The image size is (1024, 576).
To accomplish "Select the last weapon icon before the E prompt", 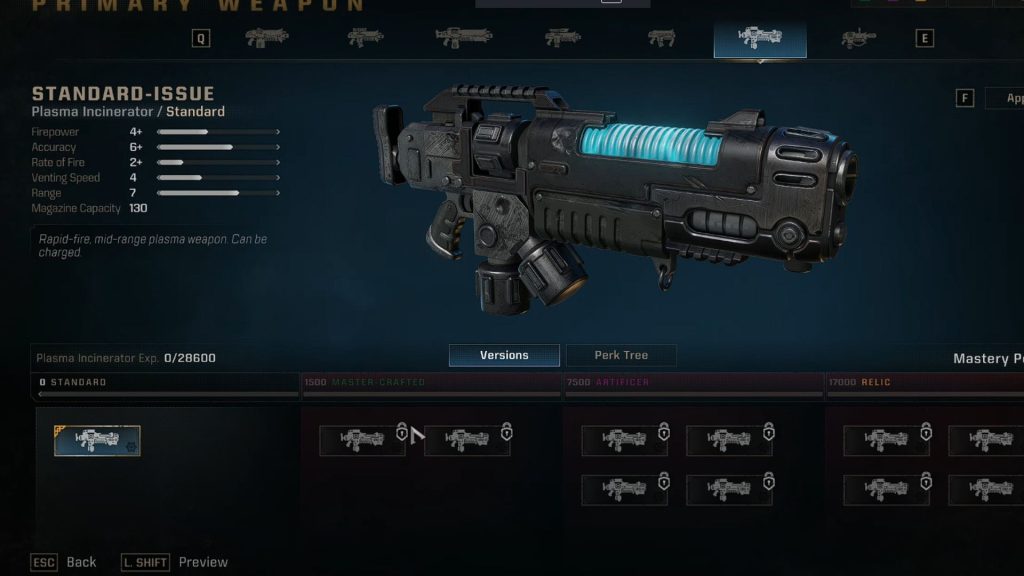I will pos(858,38).
